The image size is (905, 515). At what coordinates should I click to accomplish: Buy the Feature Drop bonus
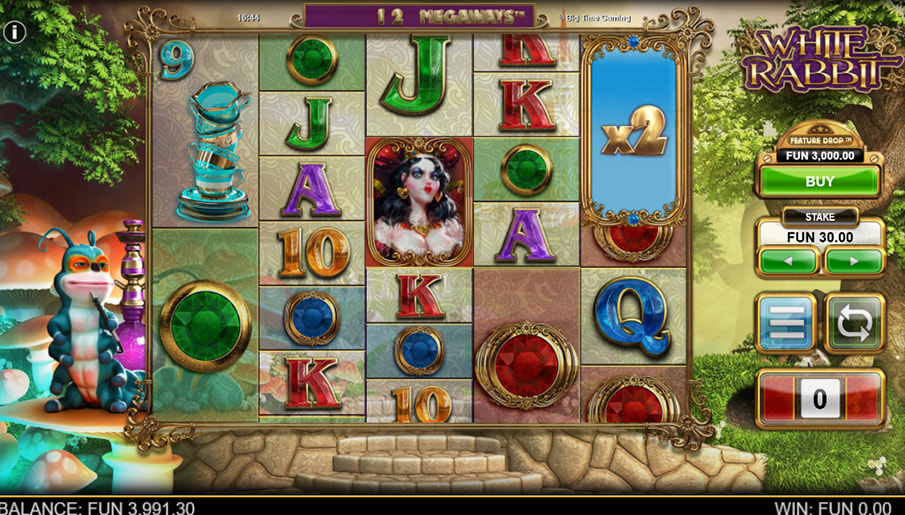819,182
